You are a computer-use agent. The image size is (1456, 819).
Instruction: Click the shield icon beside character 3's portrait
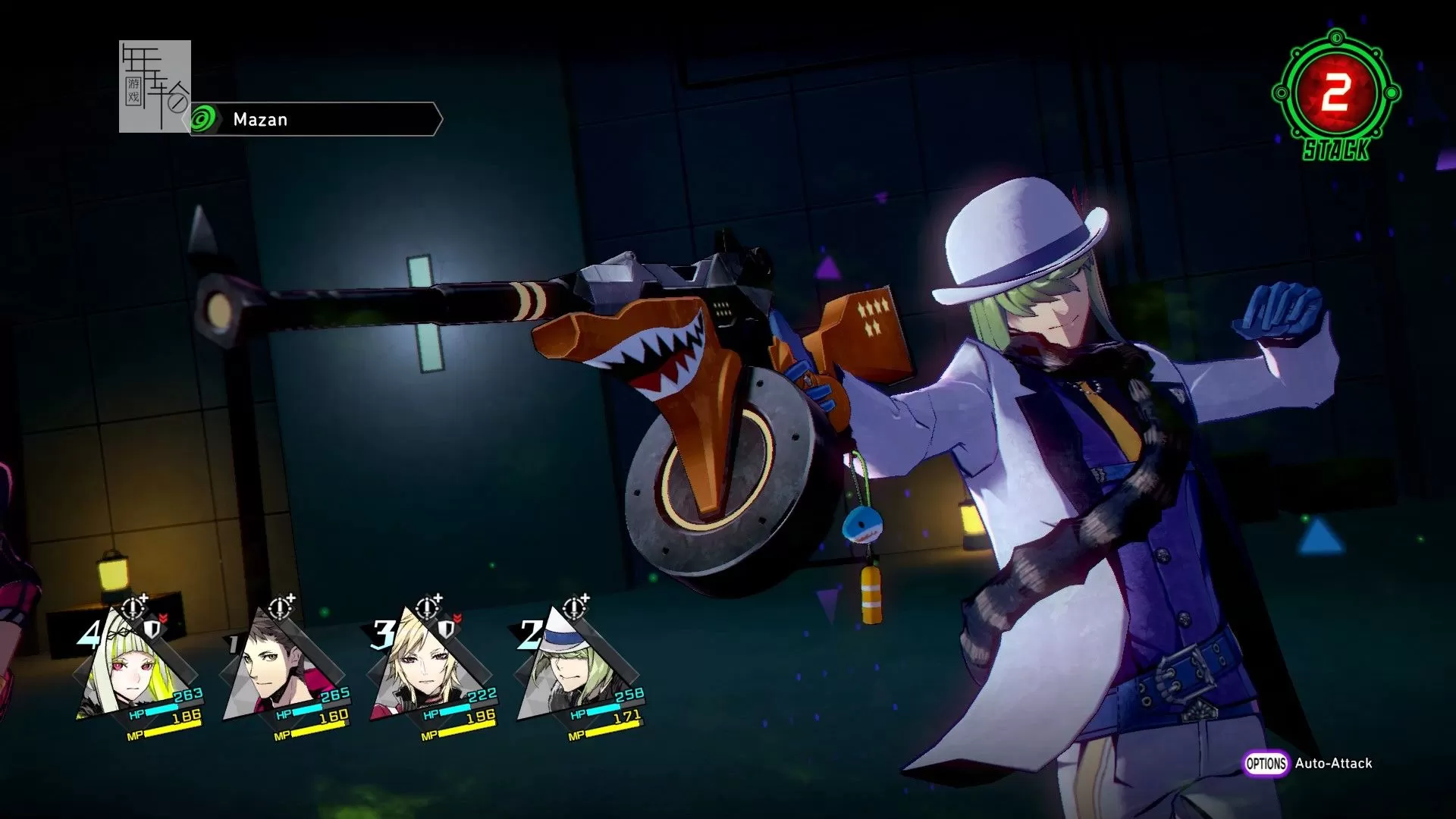tap(444, 629)
